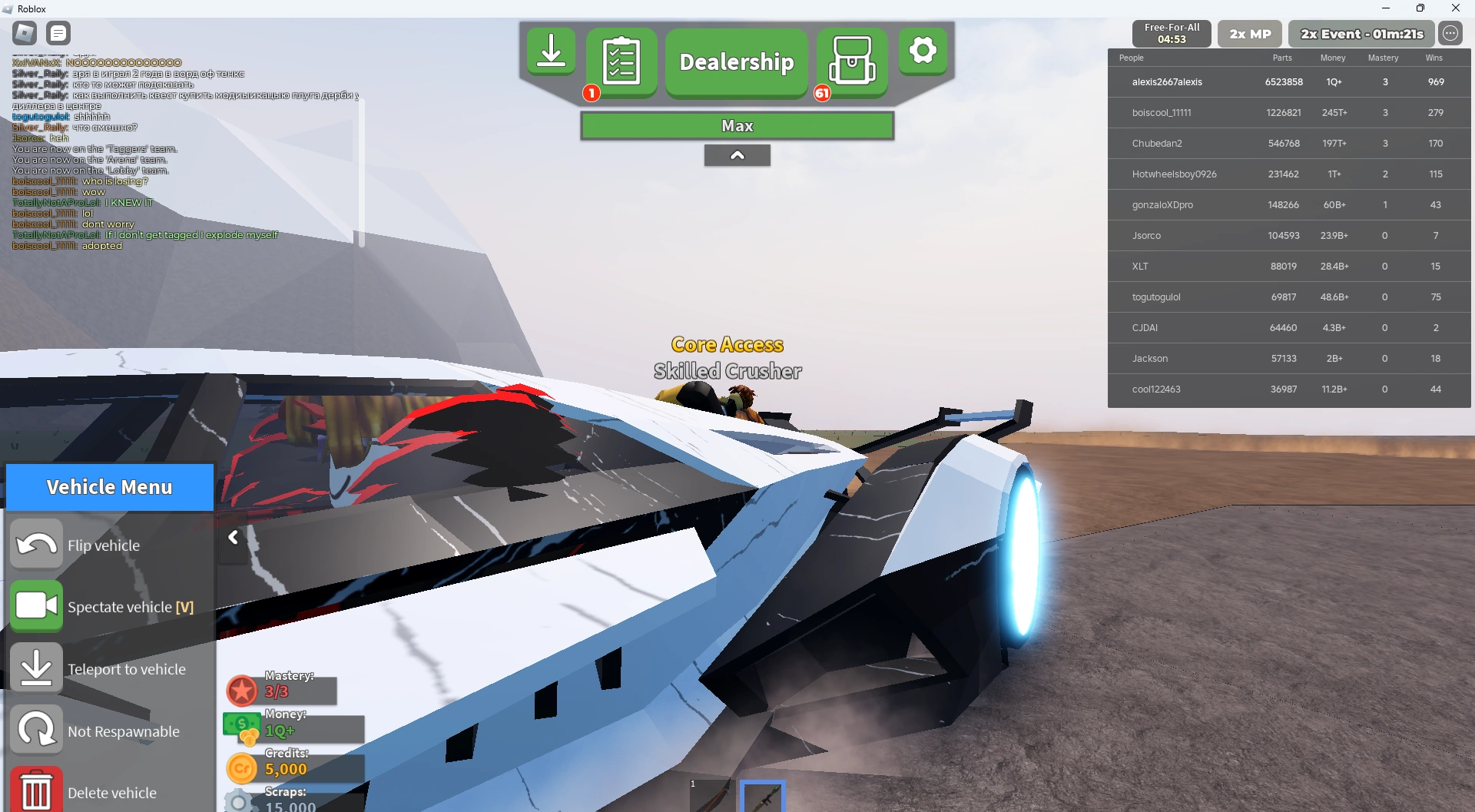Open the Dealership menu
Viewport: 1475px width, 812px height.
point(735,62)
